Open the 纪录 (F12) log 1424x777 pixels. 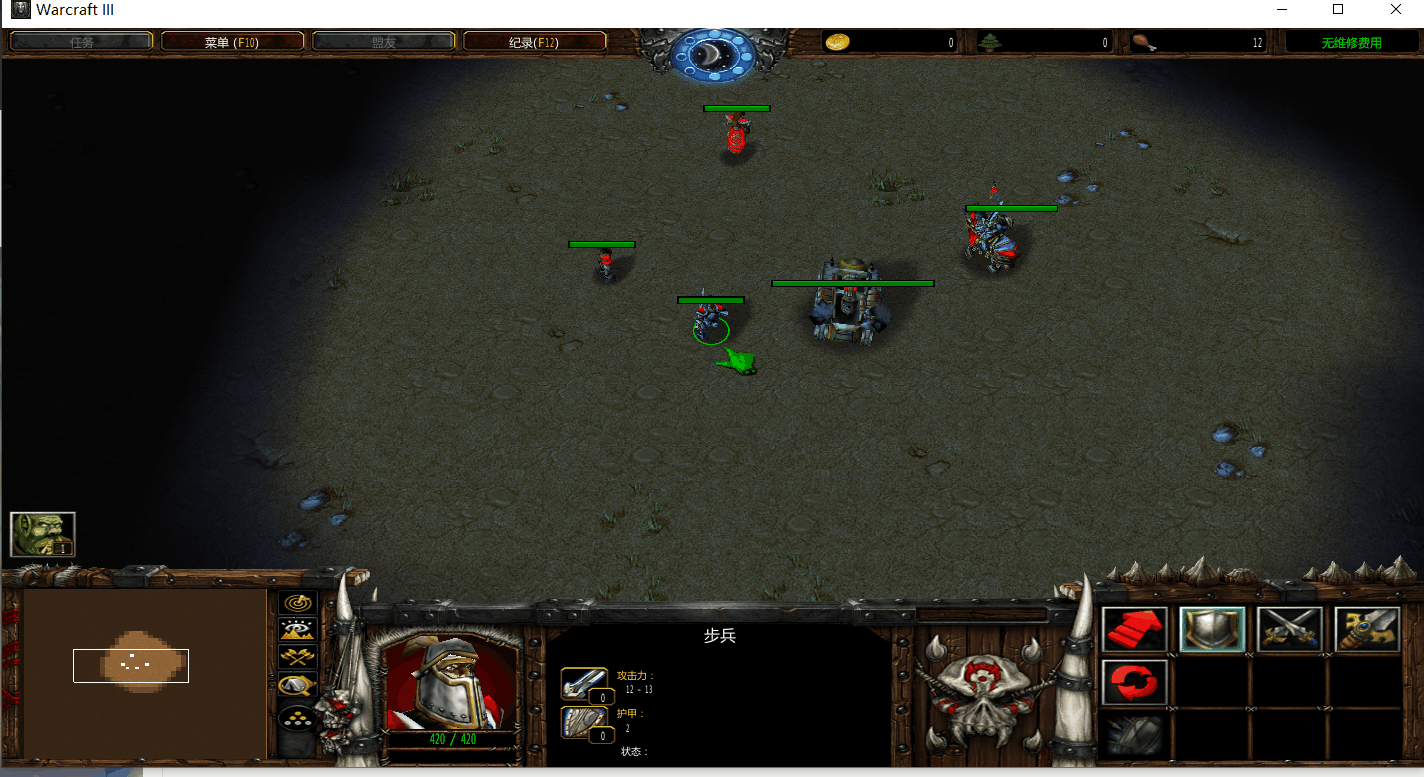coord(534,41)
